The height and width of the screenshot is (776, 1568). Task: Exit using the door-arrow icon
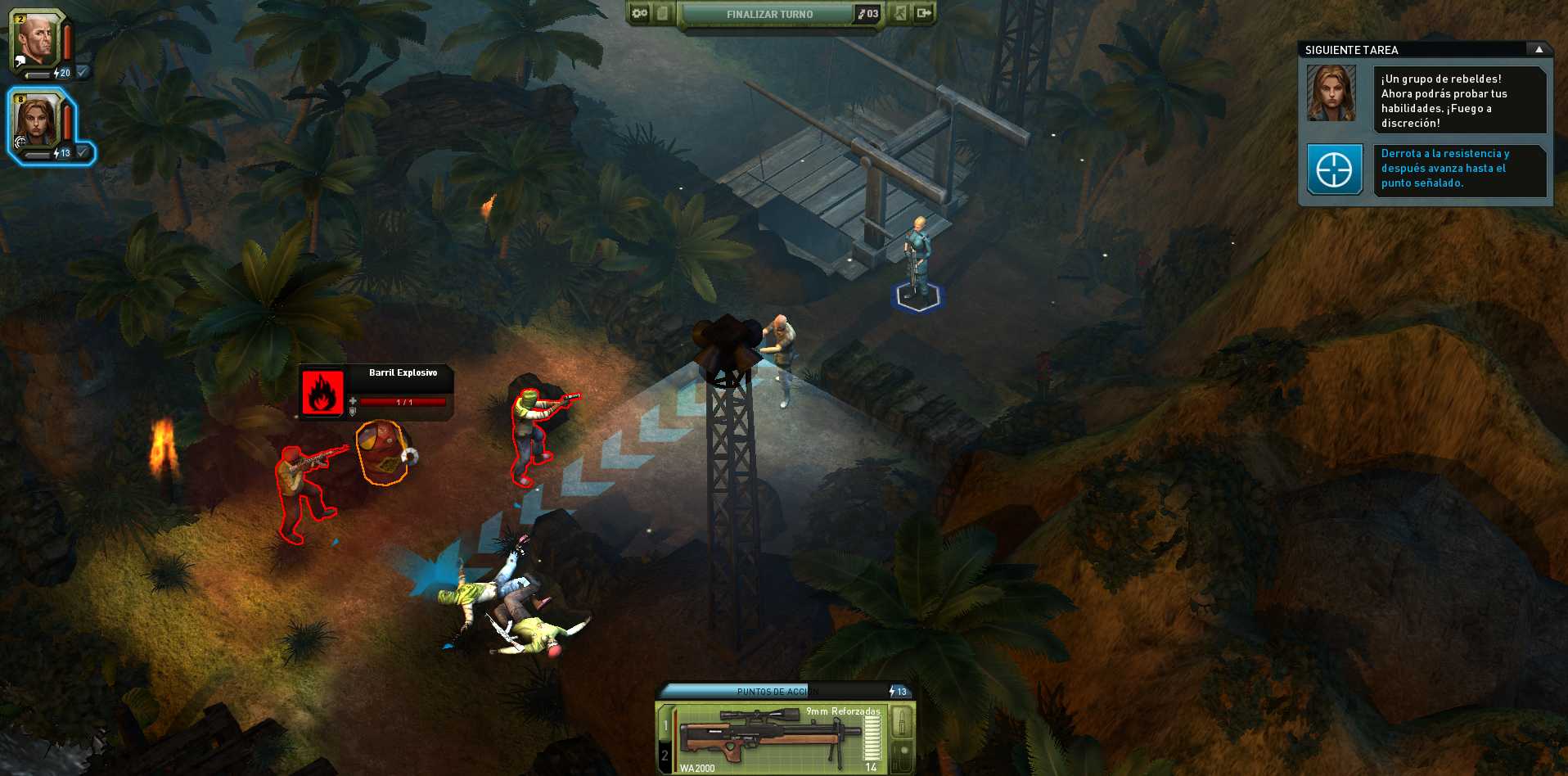[x=924, y=13]
